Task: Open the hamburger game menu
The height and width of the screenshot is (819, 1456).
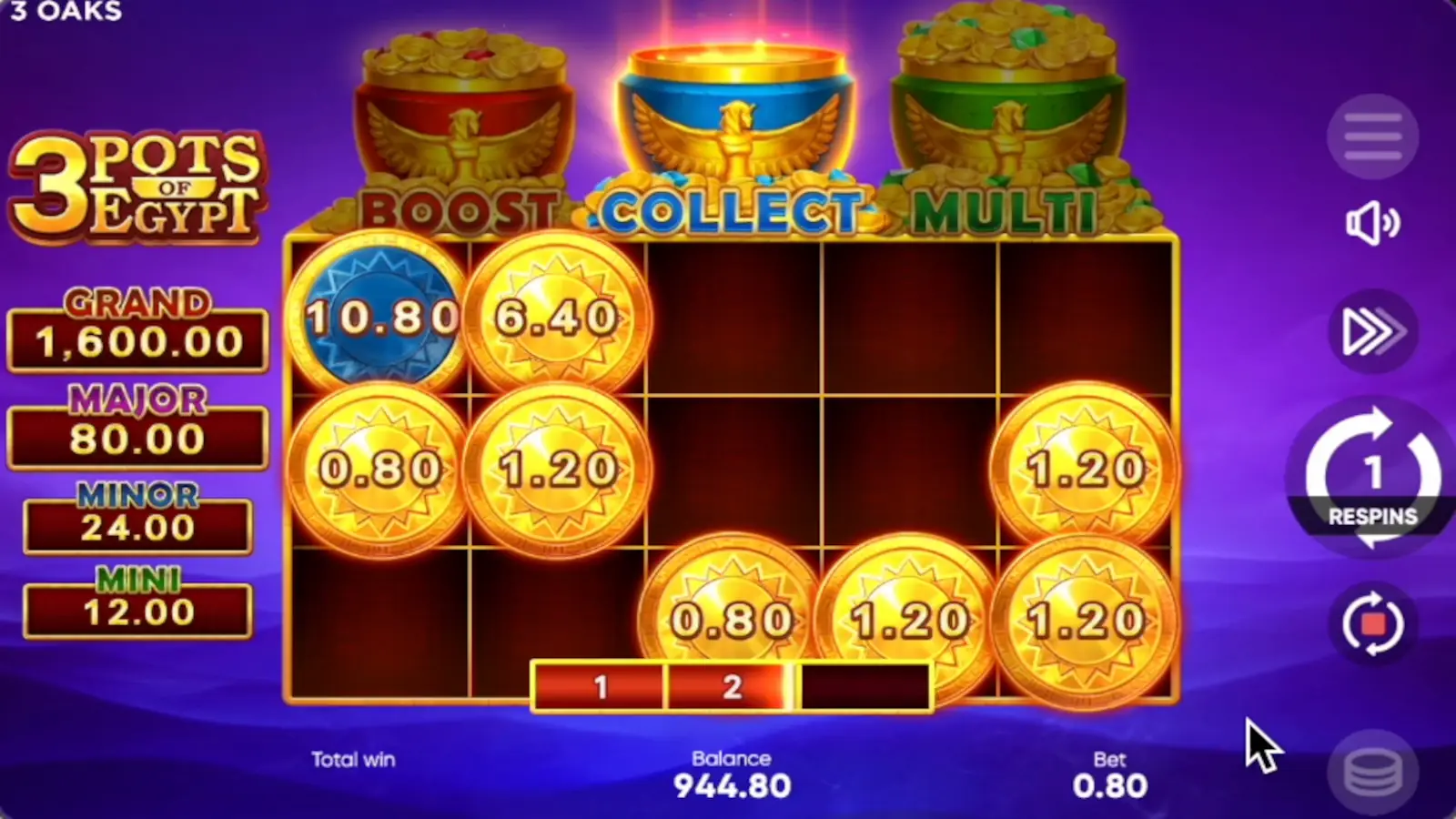Action: 1372,135
